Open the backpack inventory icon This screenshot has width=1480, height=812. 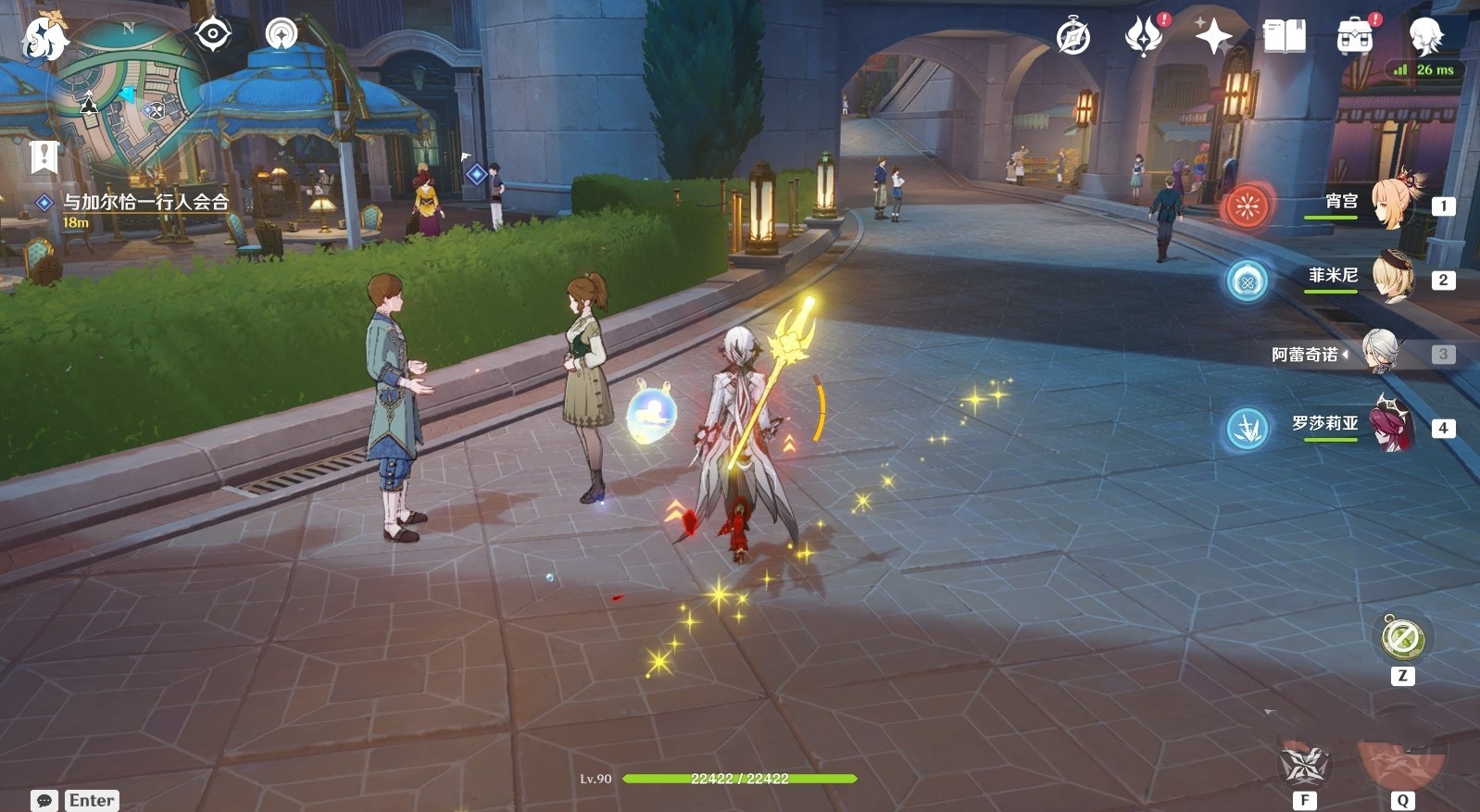(x=1354, y=37)
